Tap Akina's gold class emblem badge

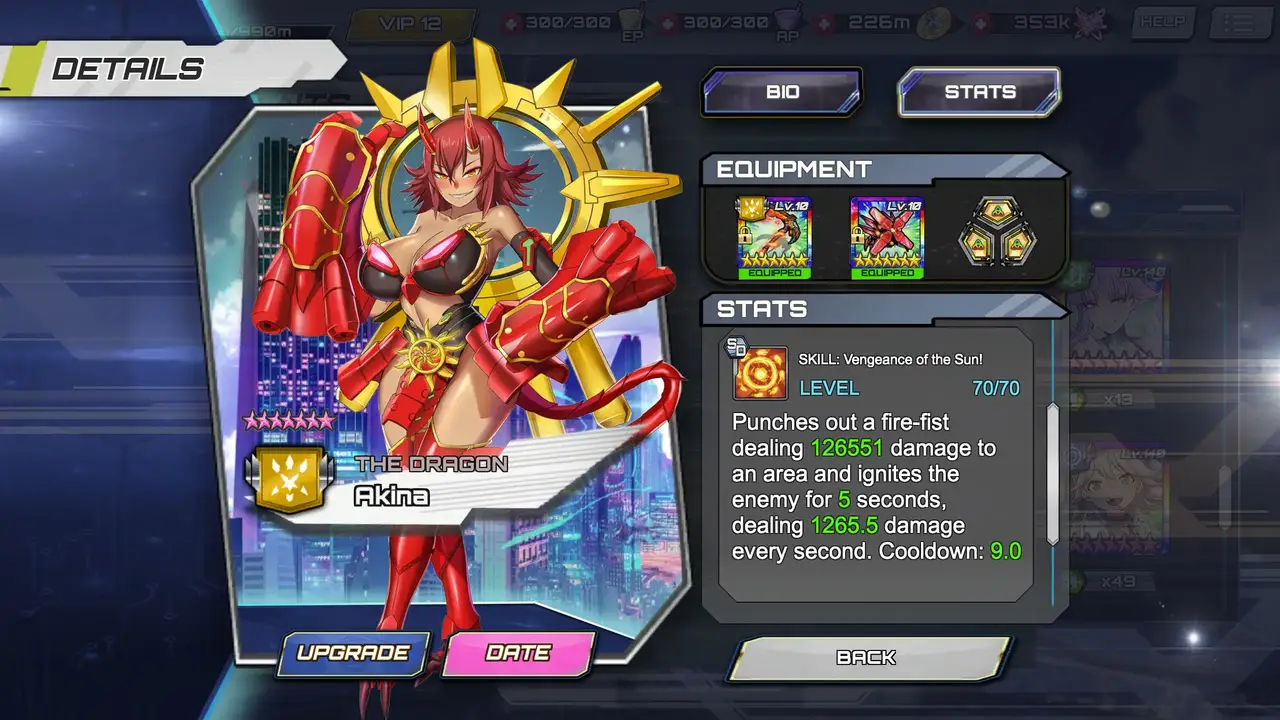[289, 480]
